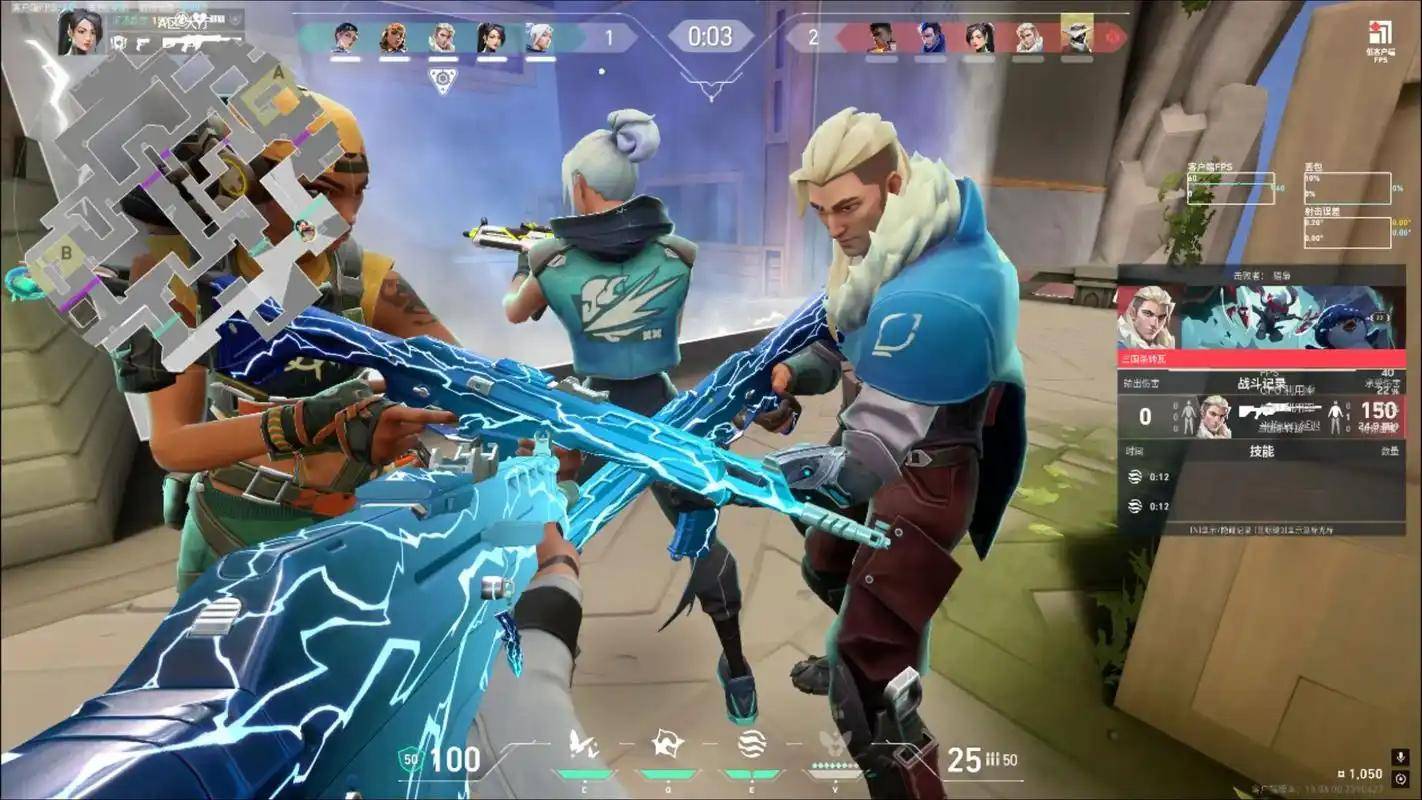This screenshot has height=800, width=1422.
Task: Click the white-haired ally portrait beside the team score
Action: [540, 38]
